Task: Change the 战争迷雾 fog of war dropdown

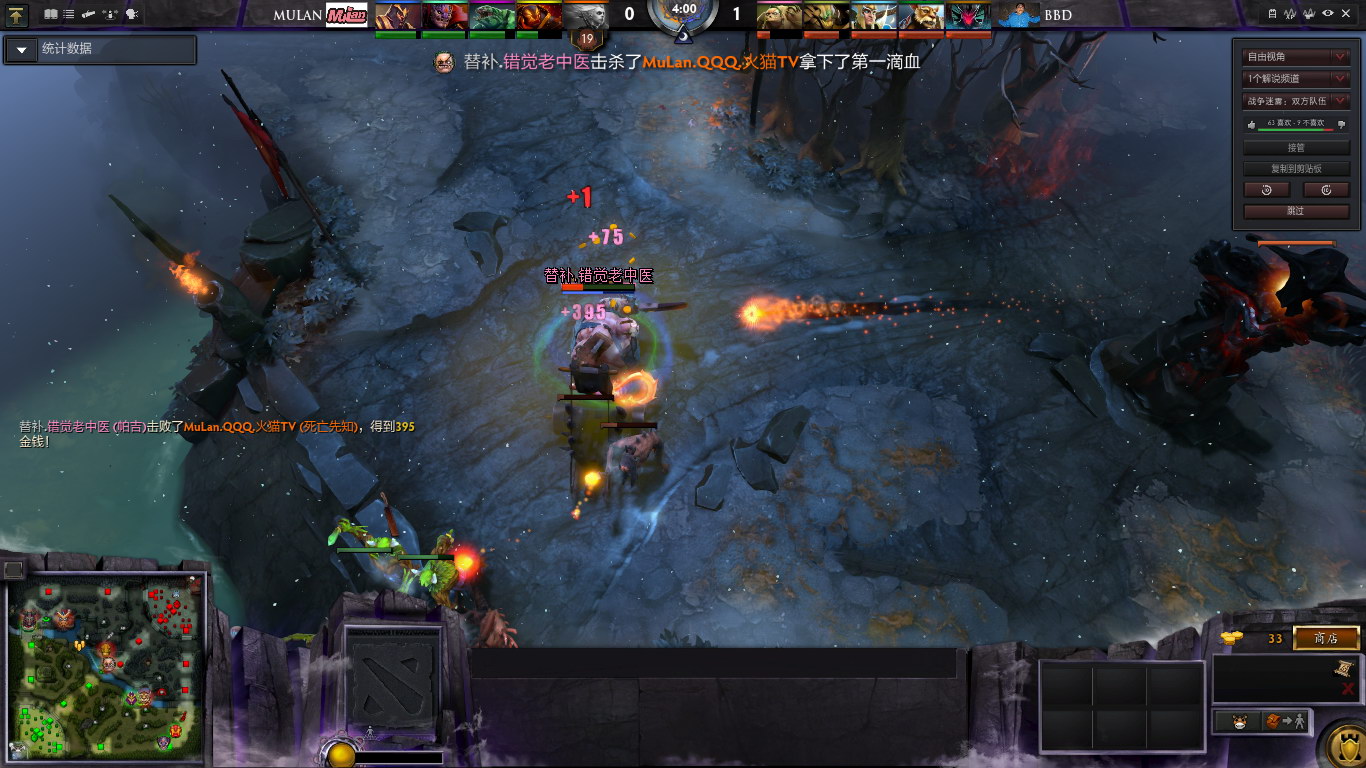Action: tap(1296, 101)
